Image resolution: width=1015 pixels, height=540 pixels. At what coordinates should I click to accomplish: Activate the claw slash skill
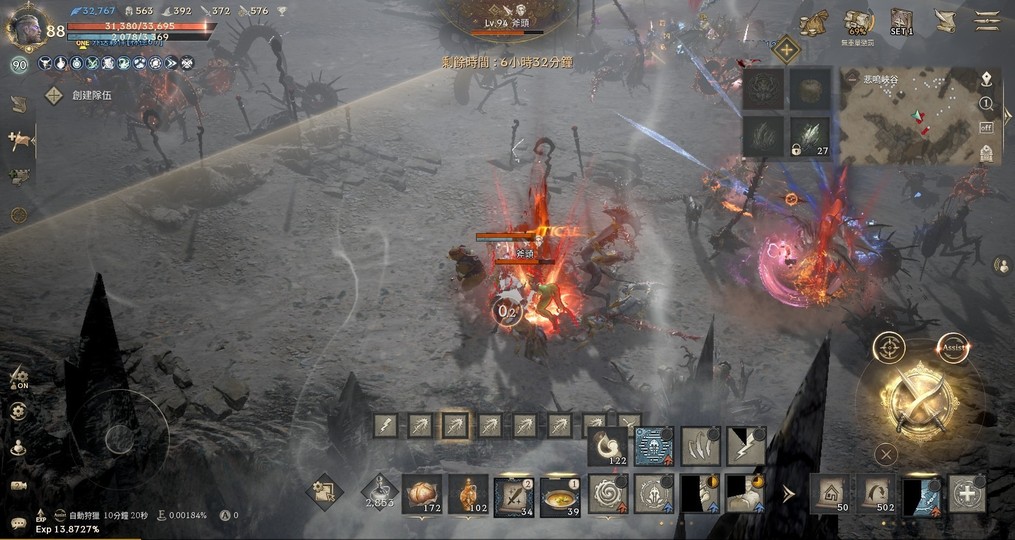click(700, 446)
